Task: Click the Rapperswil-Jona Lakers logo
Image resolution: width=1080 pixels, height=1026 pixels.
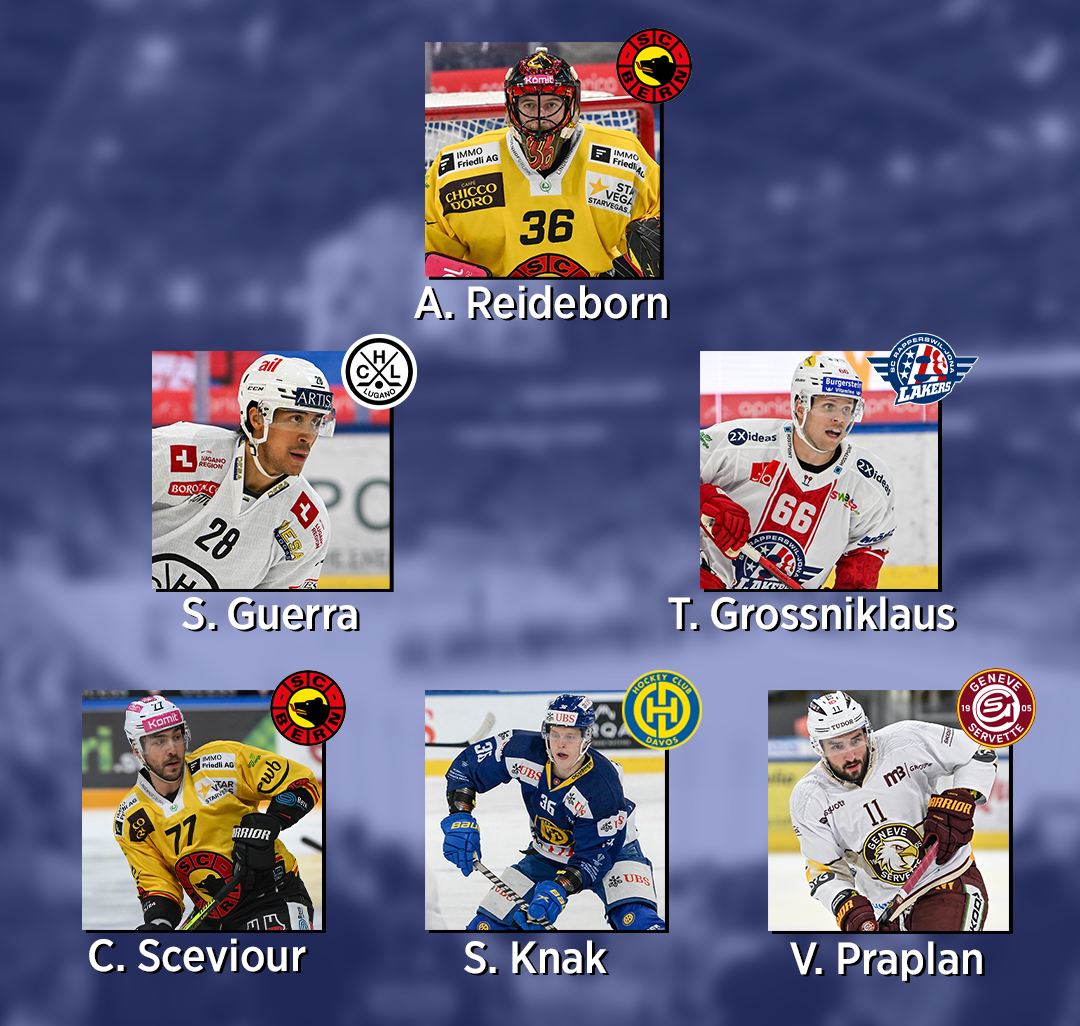Action: coord(921,369)
